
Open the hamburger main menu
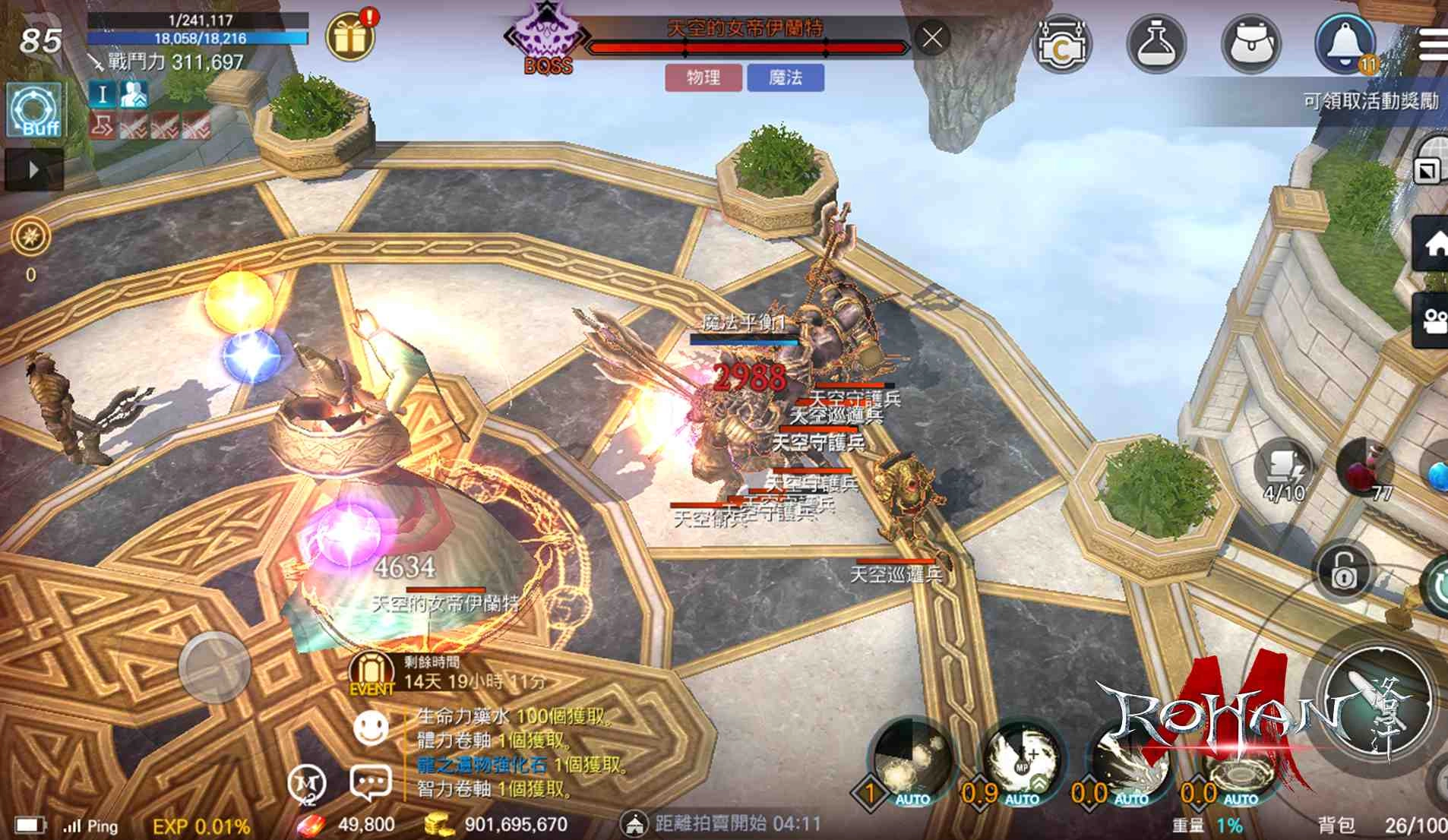pos(1433,45)
